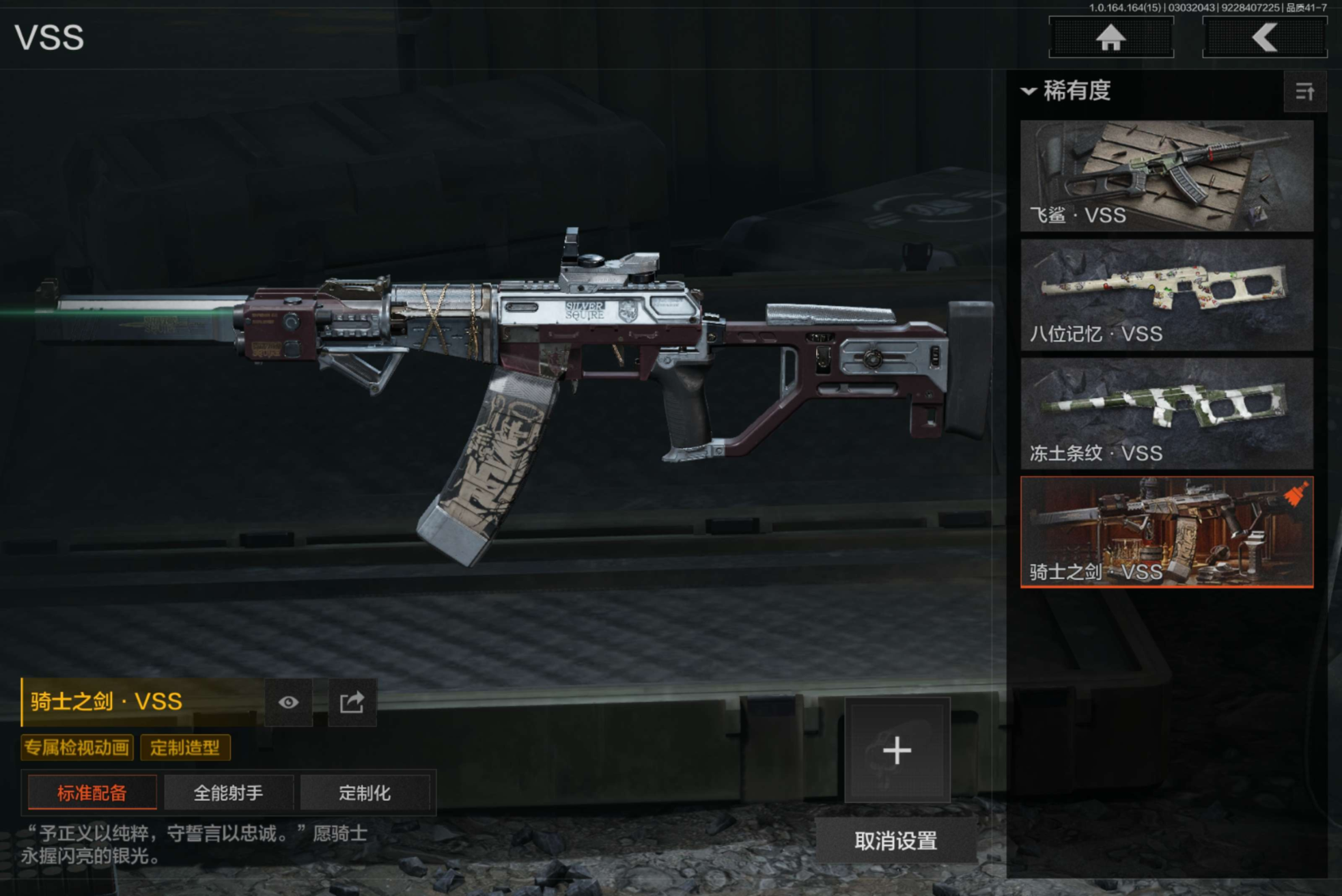
Task: Show the 专属检视动画 tag details
Action: [x=77, y=748]
